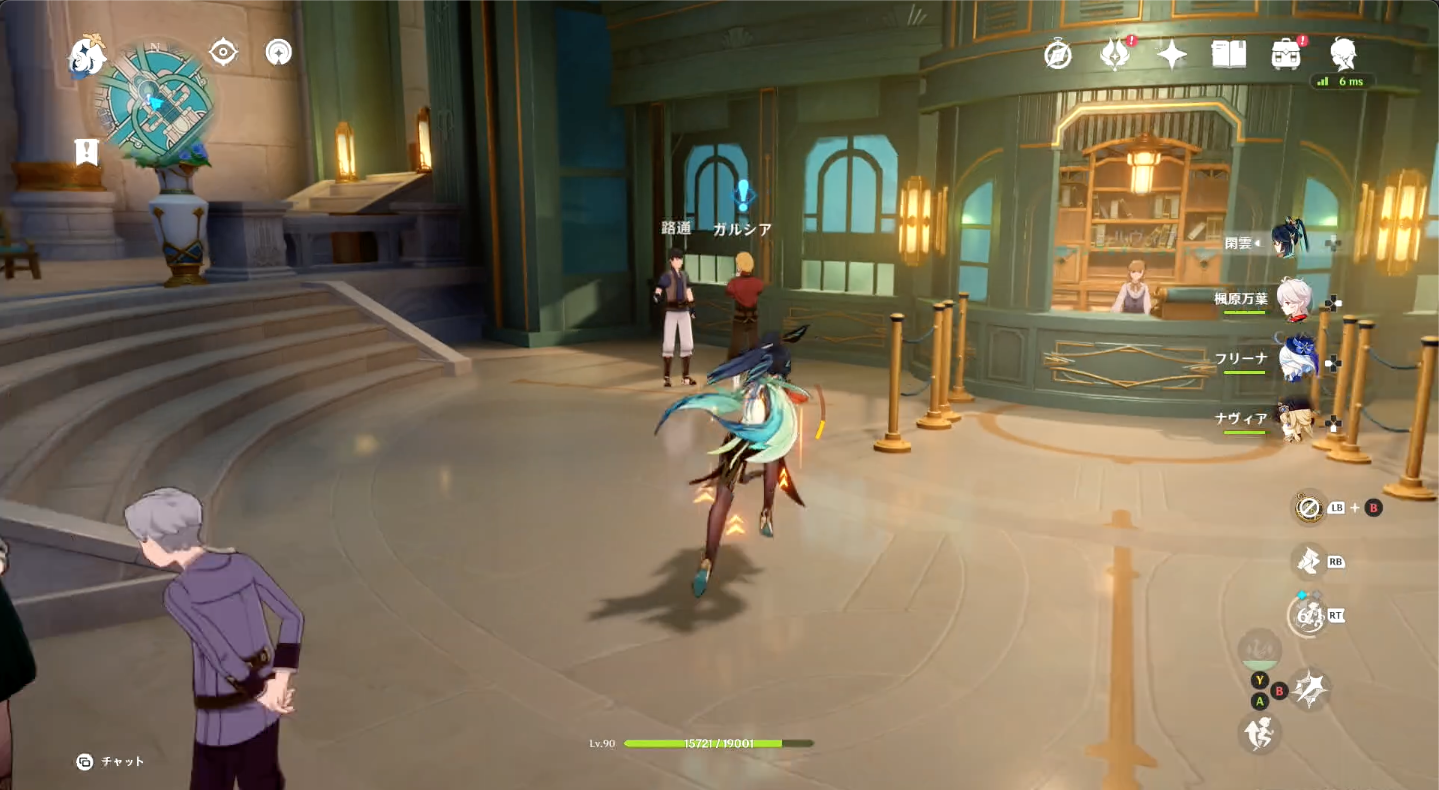Open the circular minimap
The image size is (1439, 790).
coord(155,100)
